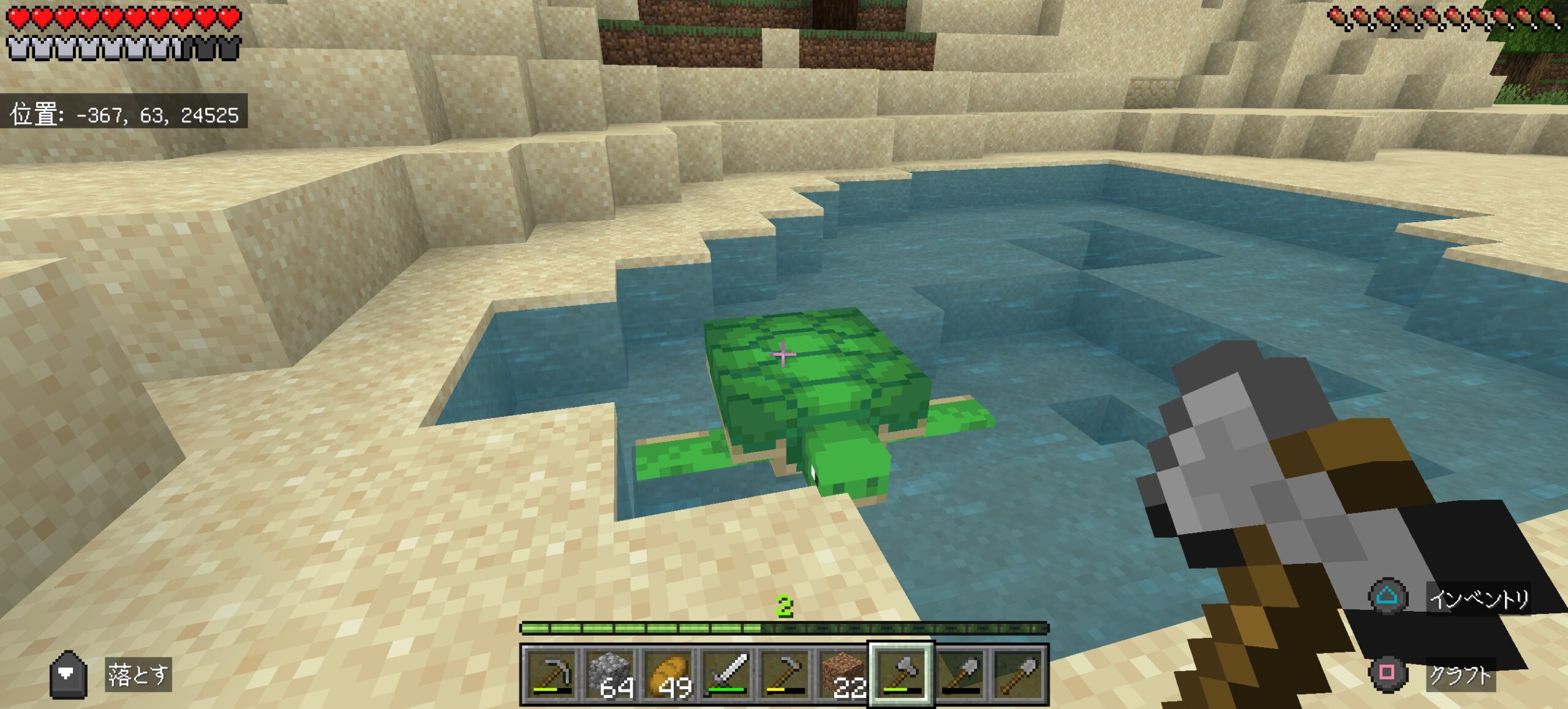The width and height of the screenshot is (1568, 709).
Task: Pick the undamaged iron shovel in the last slot
Action: click(x=1018, y=673)
